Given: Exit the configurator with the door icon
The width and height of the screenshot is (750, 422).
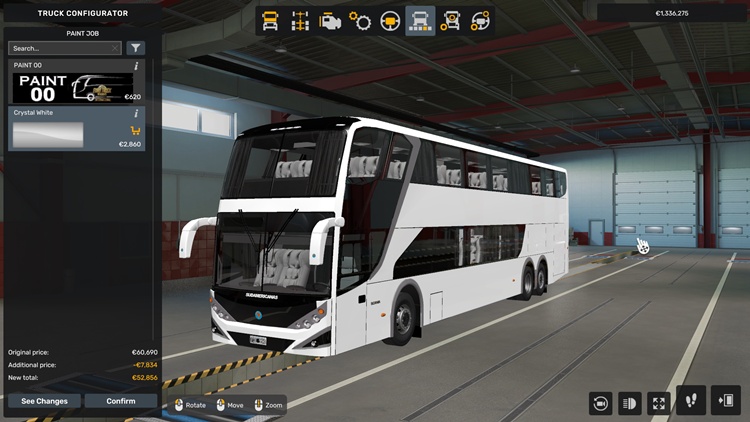Looking at the screenshot, I should click(725, 401).
